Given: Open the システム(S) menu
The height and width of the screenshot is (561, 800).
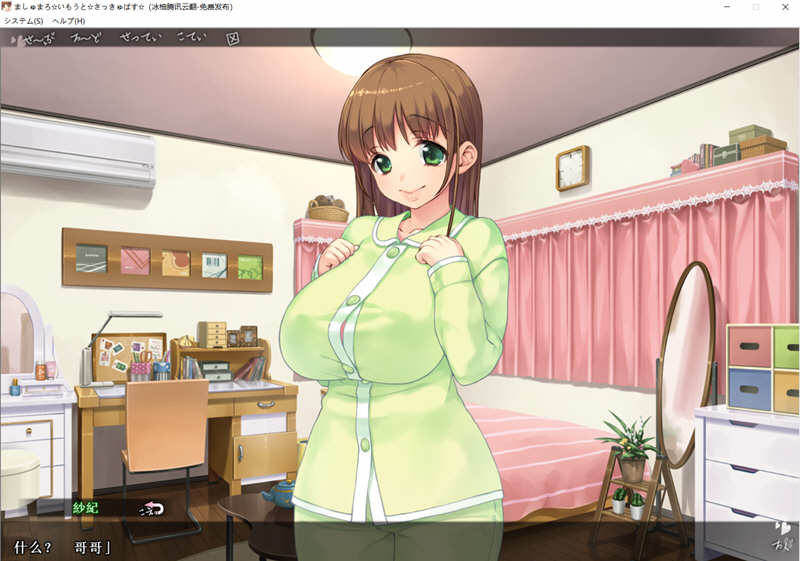Looking at the screenshot, I should click(x=24, y=21).
